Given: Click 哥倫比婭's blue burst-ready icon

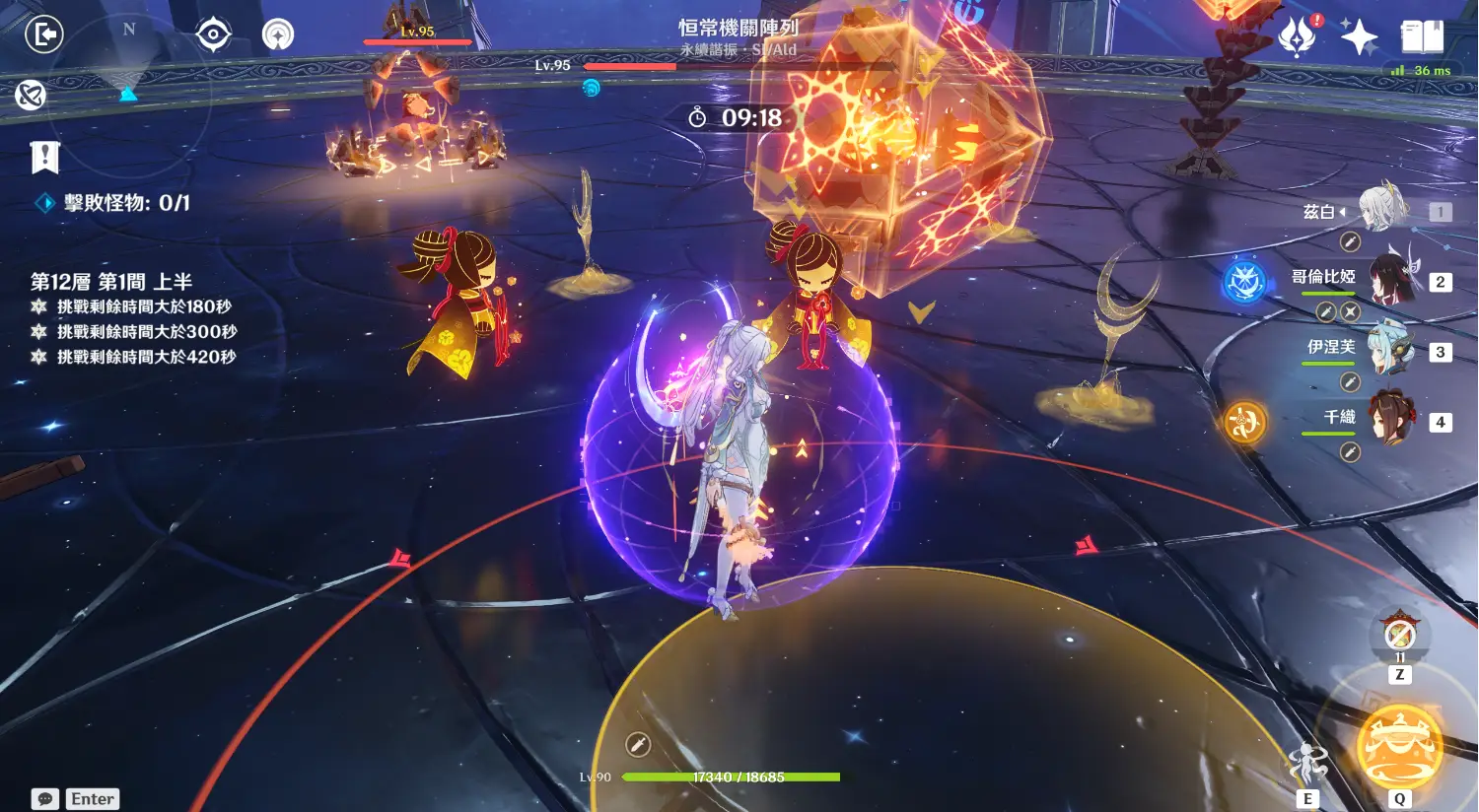Looking at the screenshot, I should [x=1244, y=282].
